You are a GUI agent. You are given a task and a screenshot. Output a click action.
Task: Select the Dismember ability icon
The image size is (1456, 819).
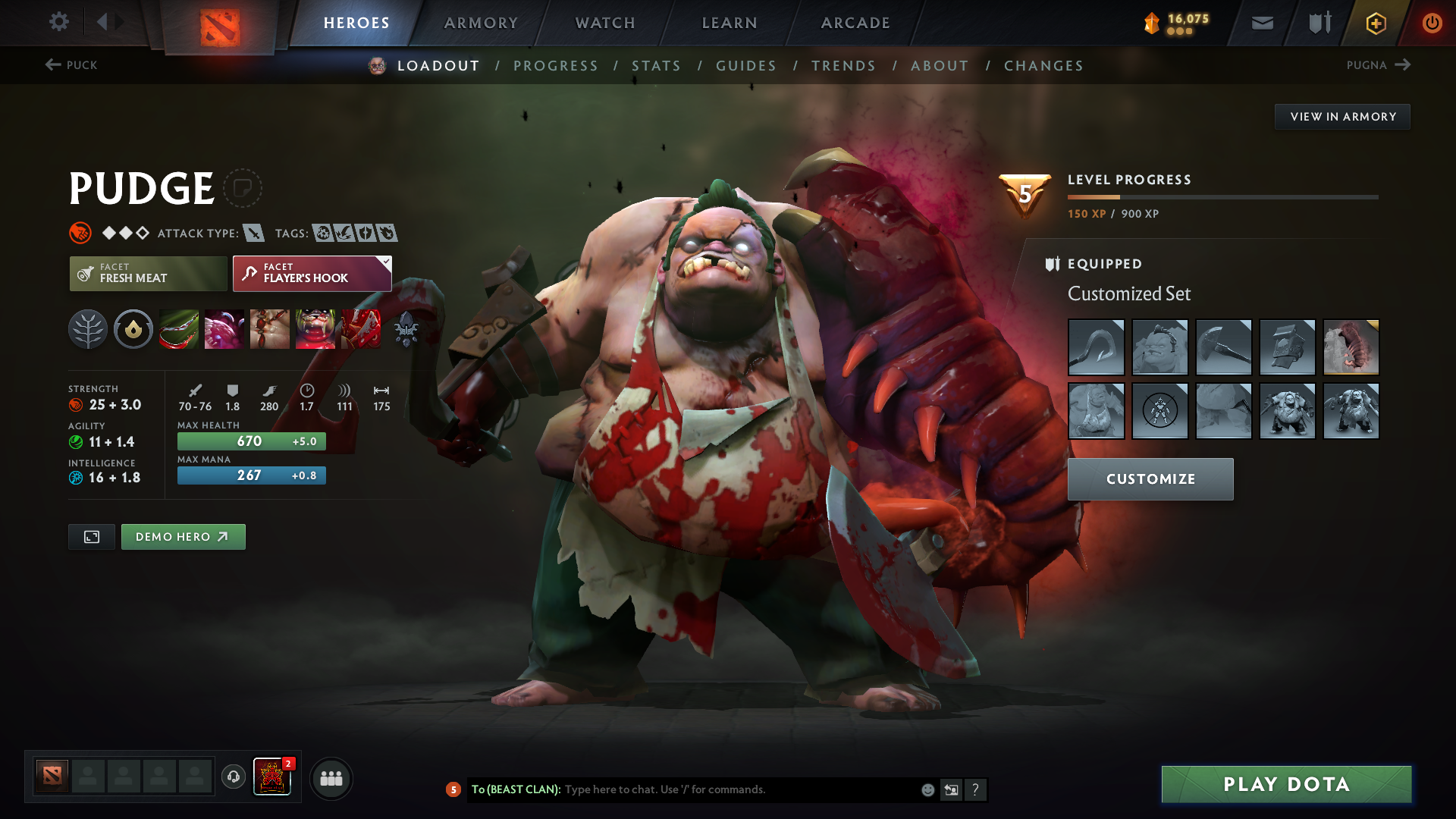(x=315, y=329)
